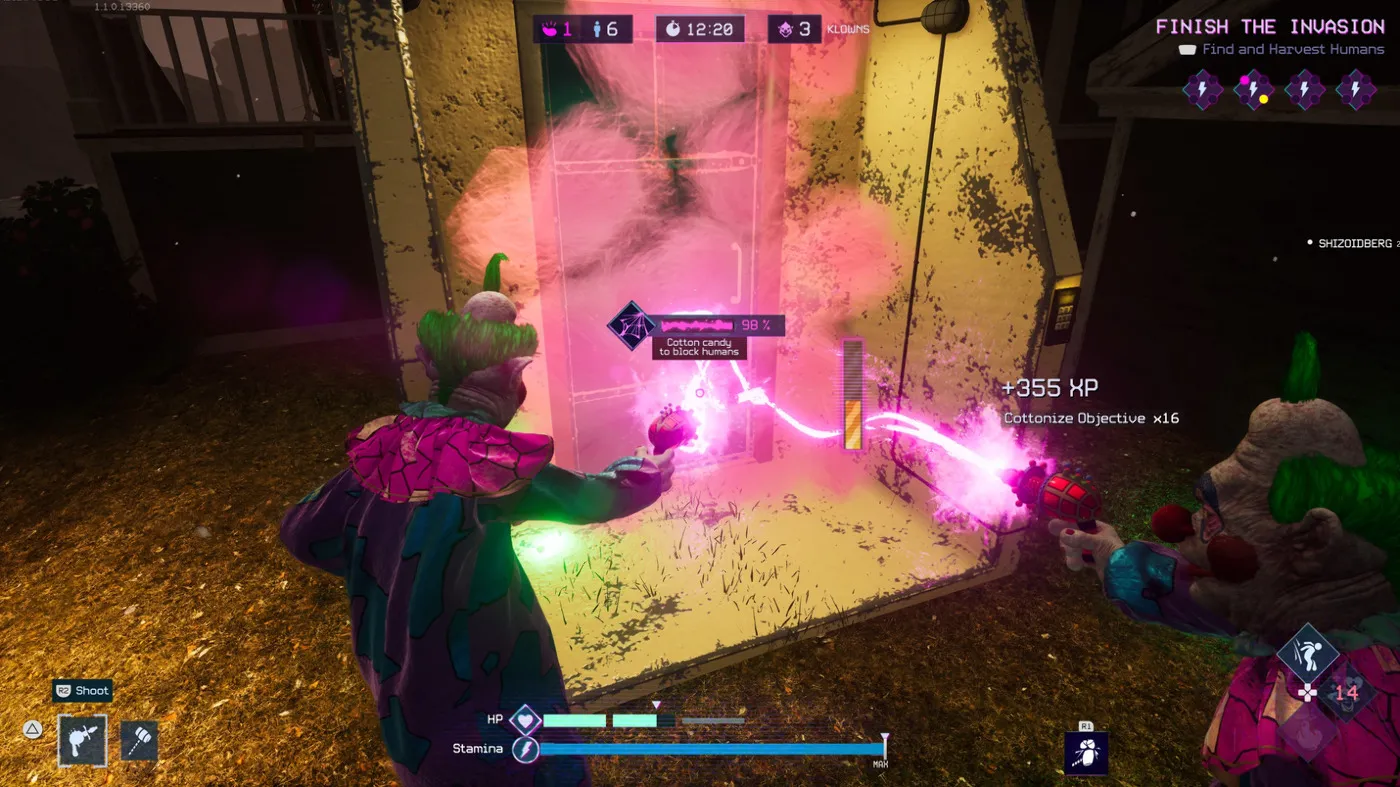Select the cotton candy raygun weapon slot
The image size is (1400, 787).
click(x=82, y=740)
